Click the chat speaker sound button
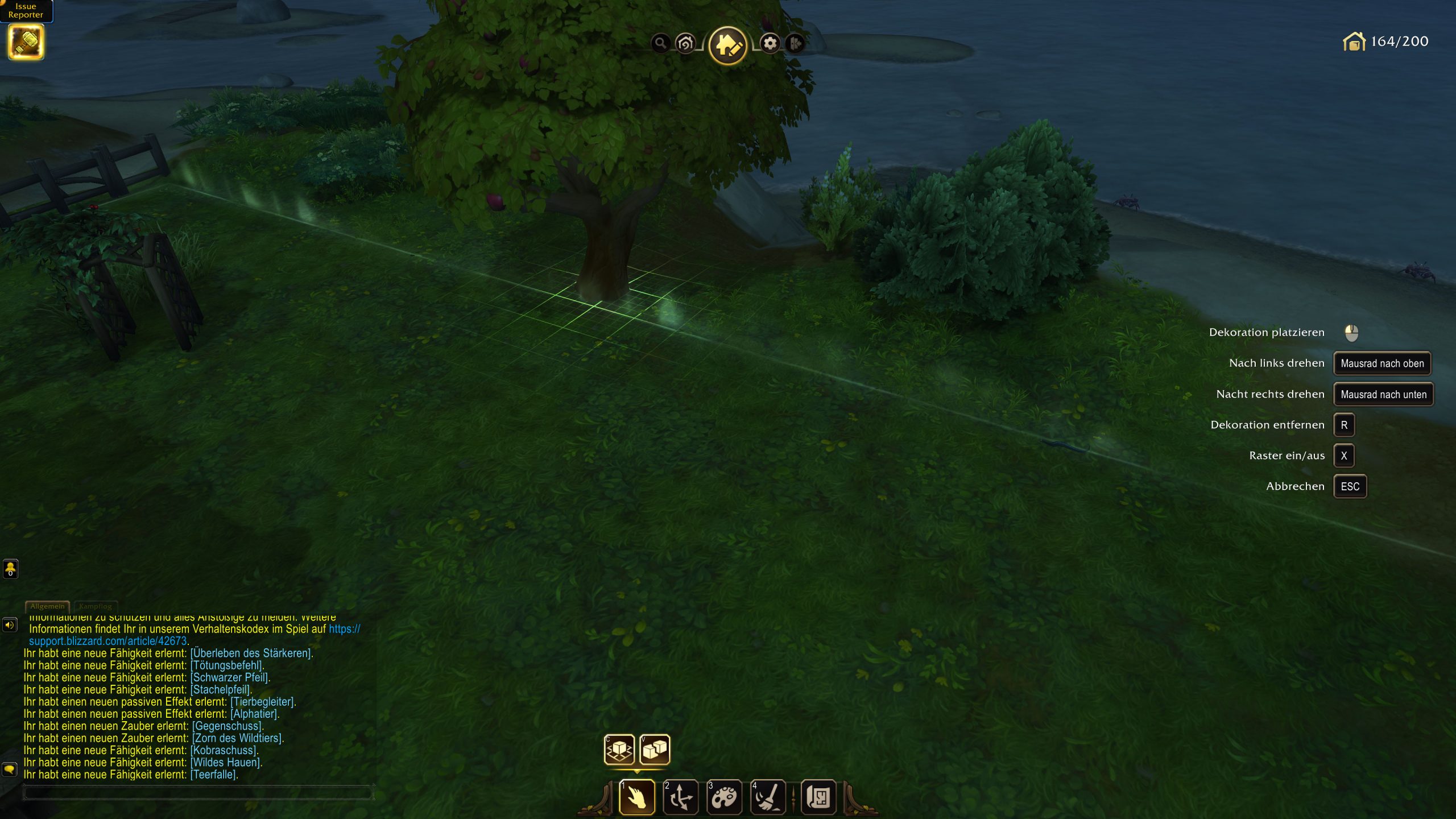 coord(10,625)
